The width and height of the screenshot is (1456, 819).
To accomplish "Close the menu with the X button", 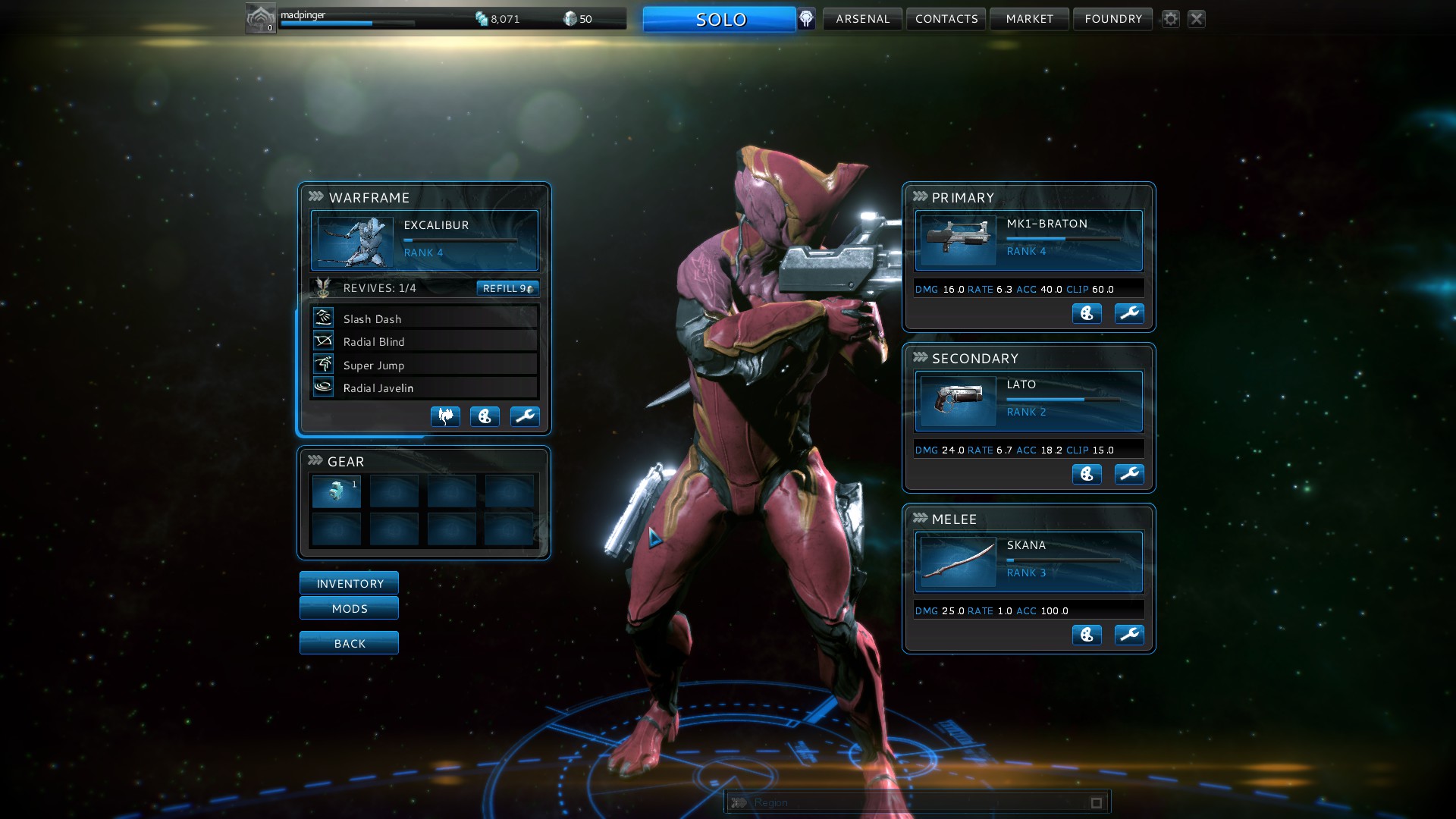I will 1197,19.
